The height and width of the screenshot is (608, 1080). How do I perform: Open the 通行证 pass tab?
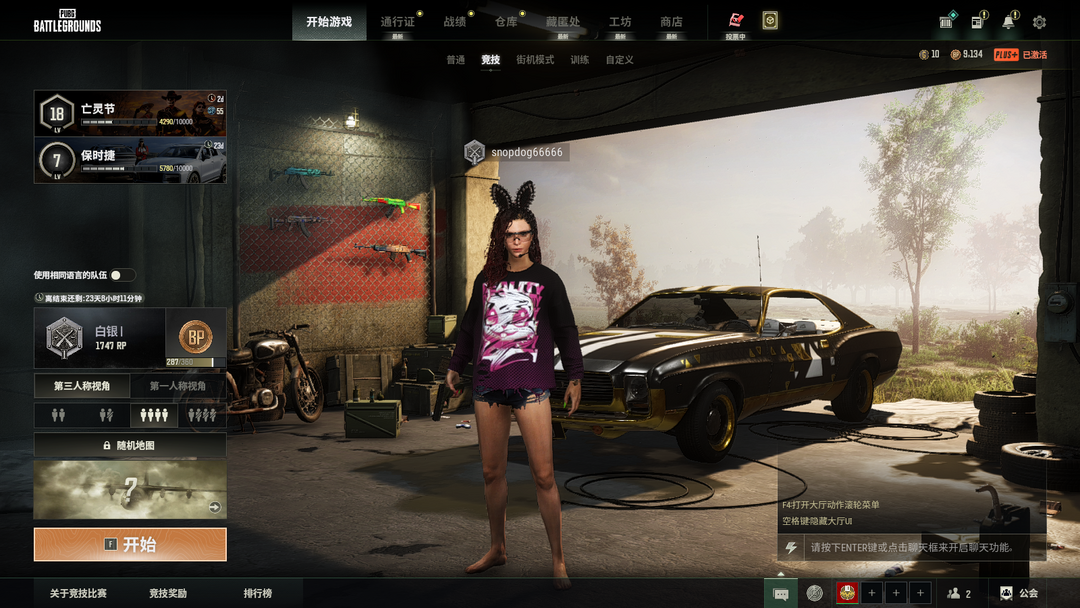tap(397, 22)
